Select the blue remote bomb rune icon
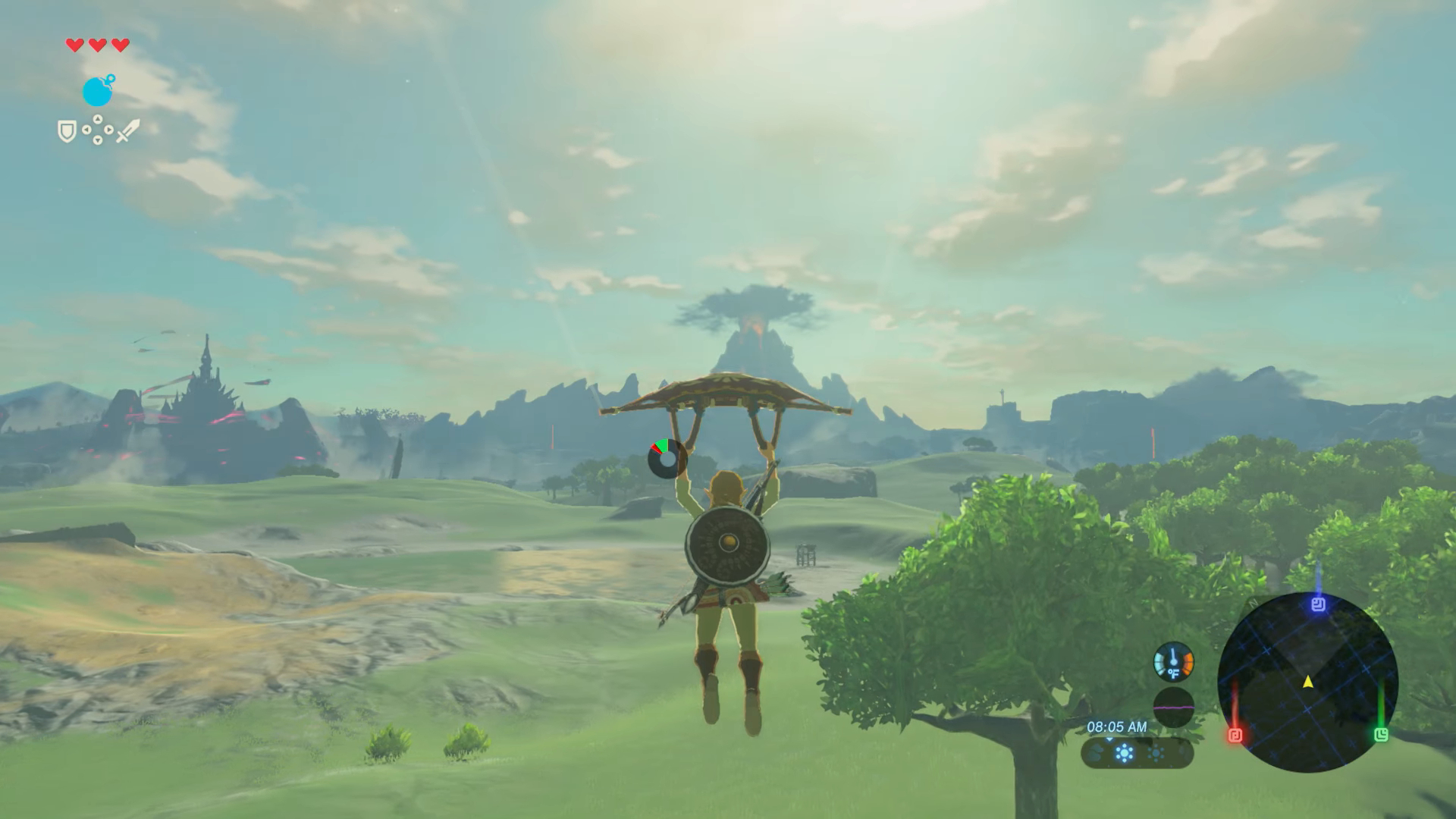This screenshot has width=1456, height=819. click(98, 91)
